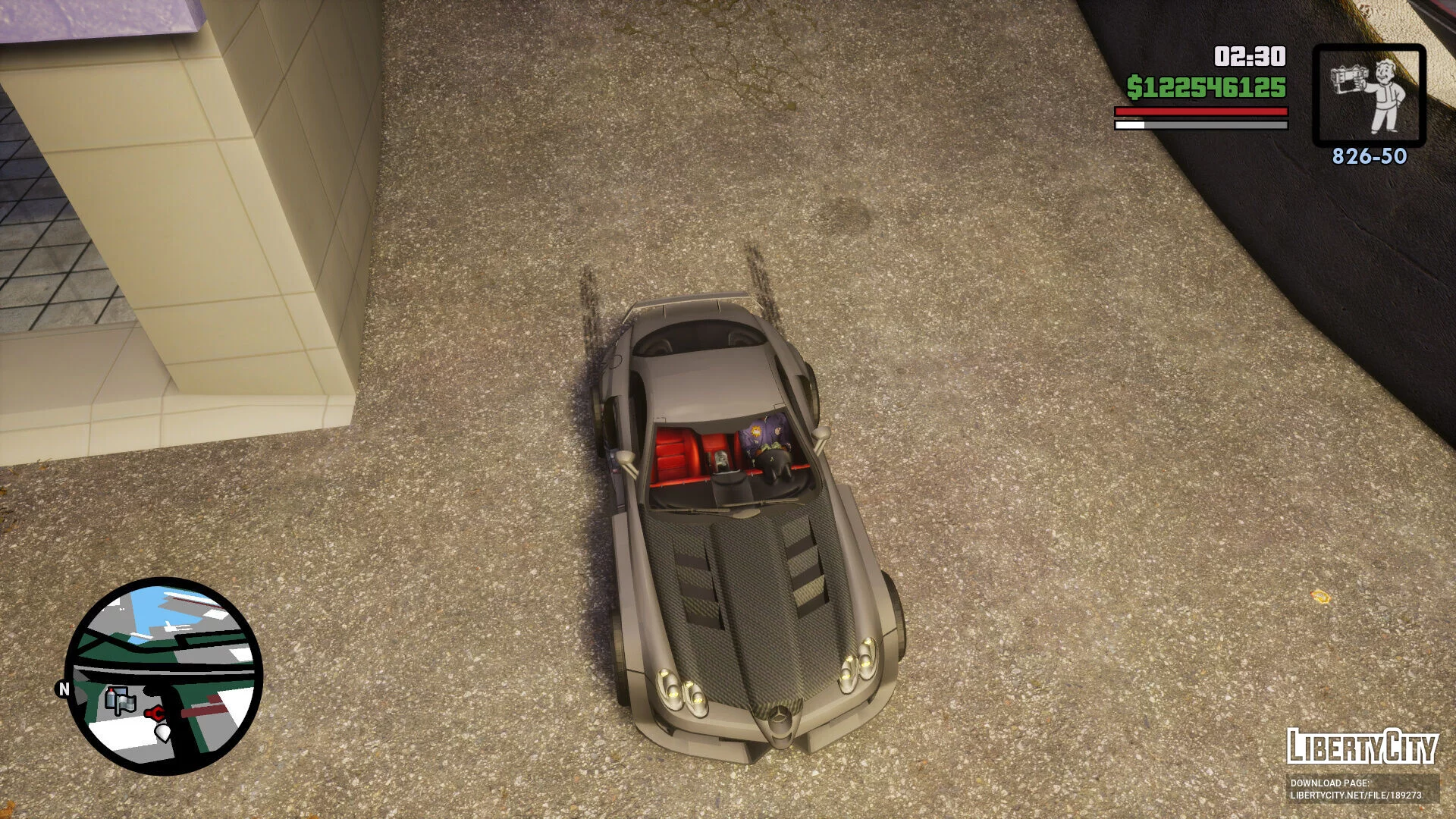This screenshot has height=819, width=1456.
Task: Open the LibertyCity download page link
Action: [x=1355, y=789]
